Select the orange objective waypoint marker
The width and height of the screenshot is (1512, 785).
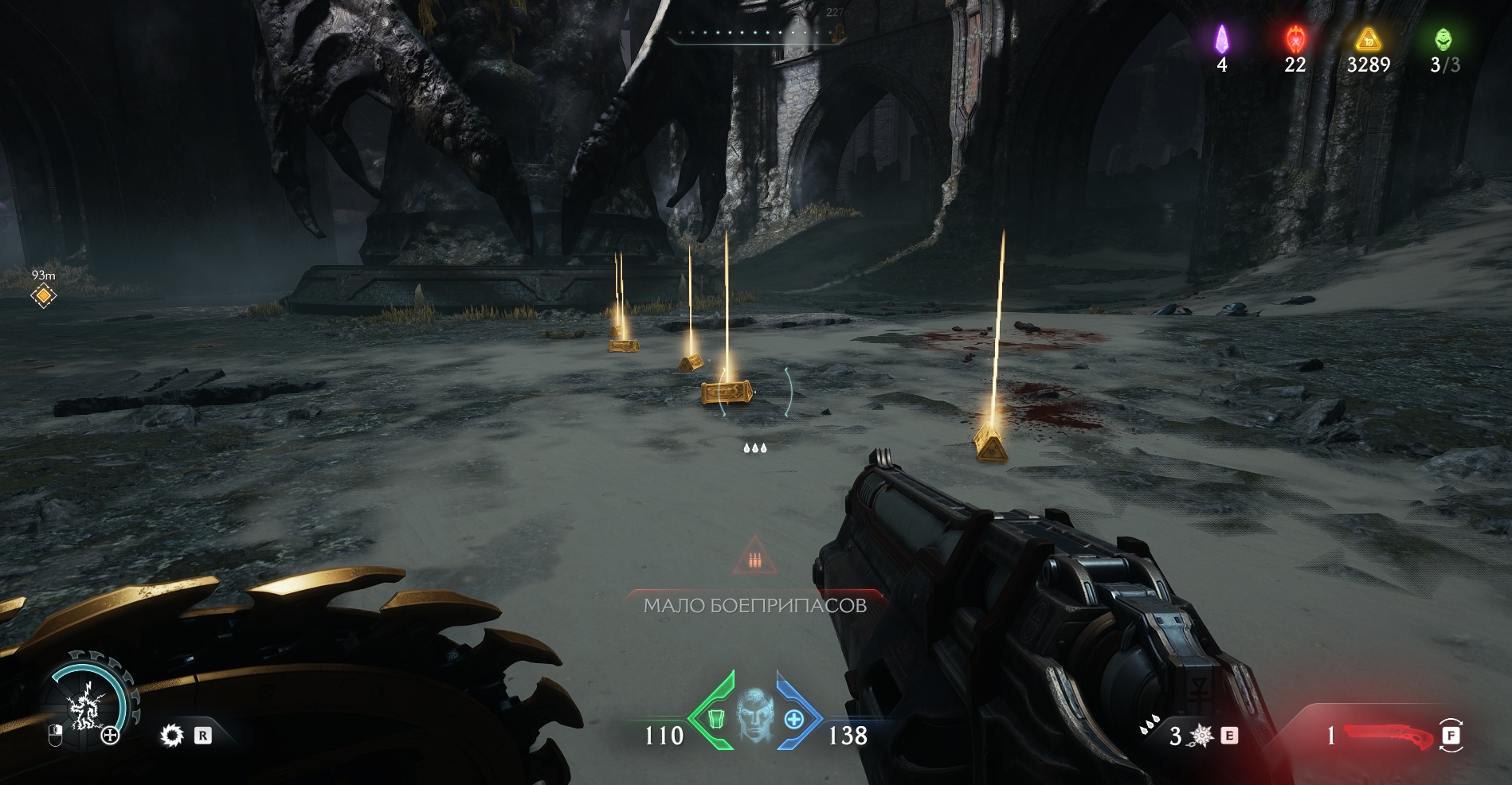[43, 296]
